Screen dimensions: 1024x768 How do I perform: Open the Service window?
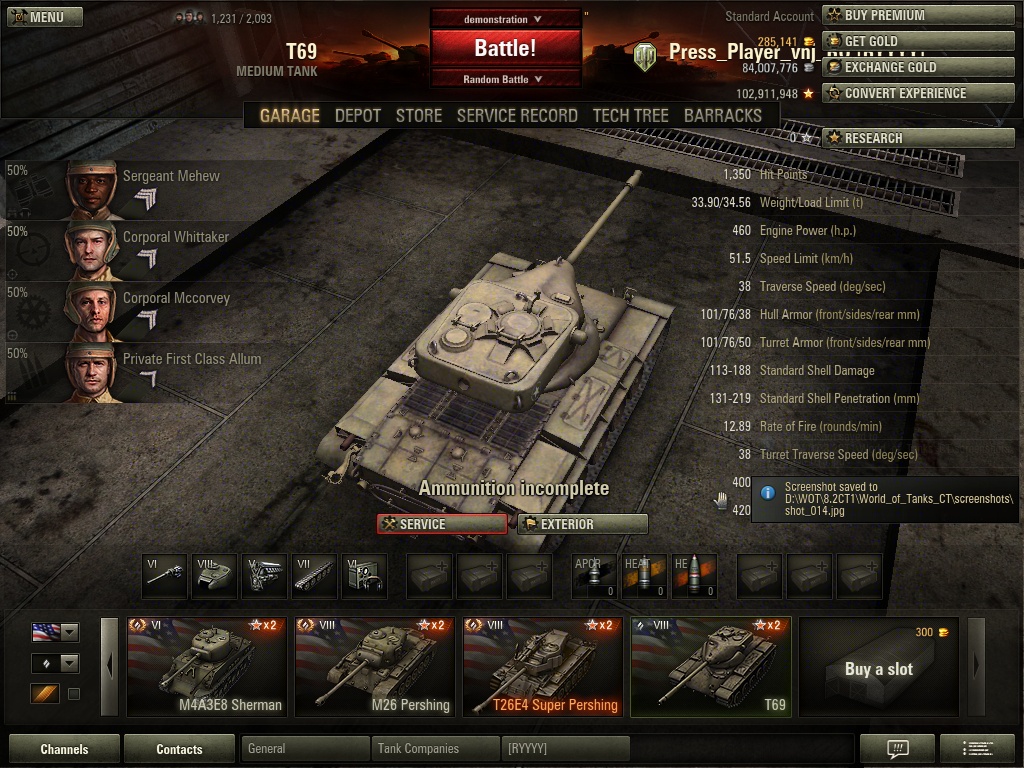pyautogui.click(x=442, y=524)
